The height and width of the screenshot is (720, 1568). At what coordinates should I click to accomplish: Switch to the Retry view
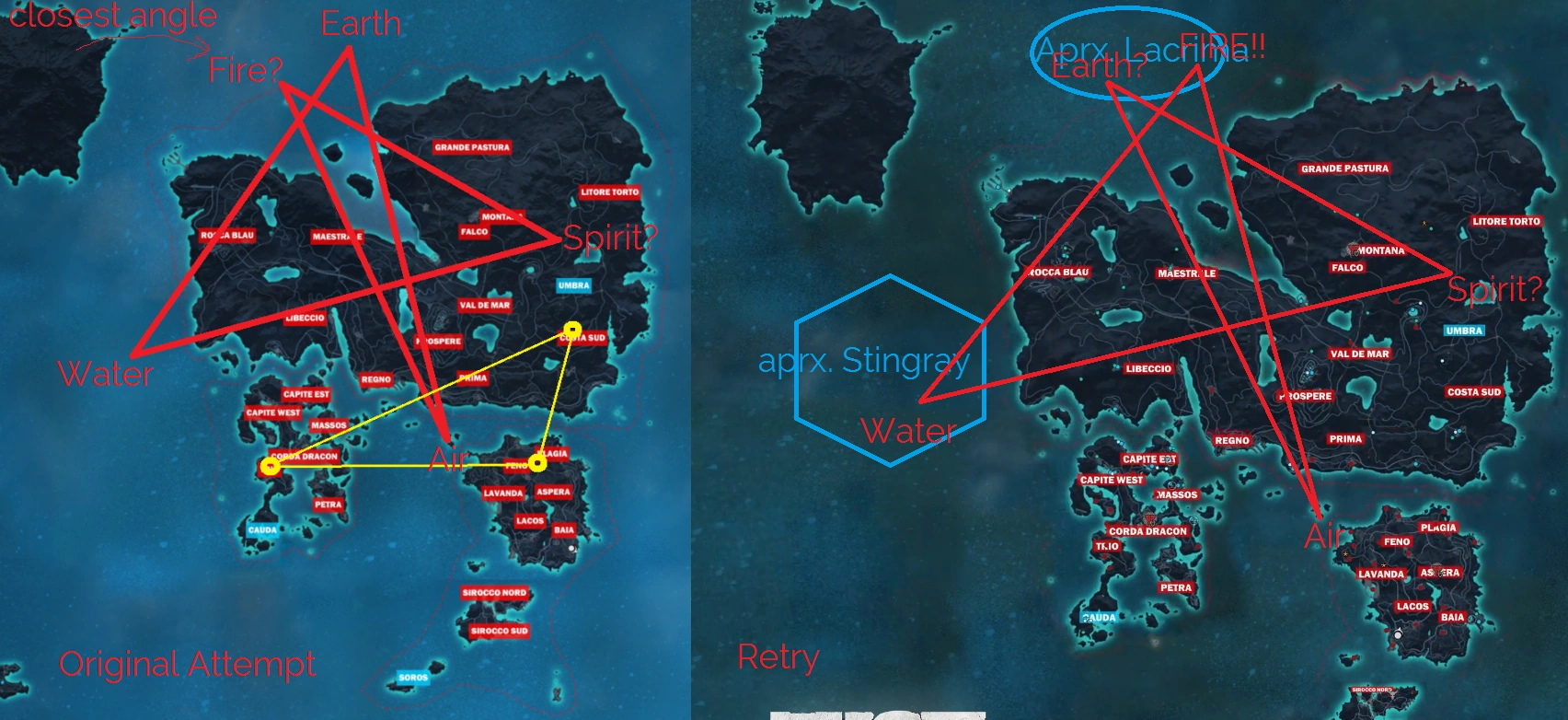(778, 656)
